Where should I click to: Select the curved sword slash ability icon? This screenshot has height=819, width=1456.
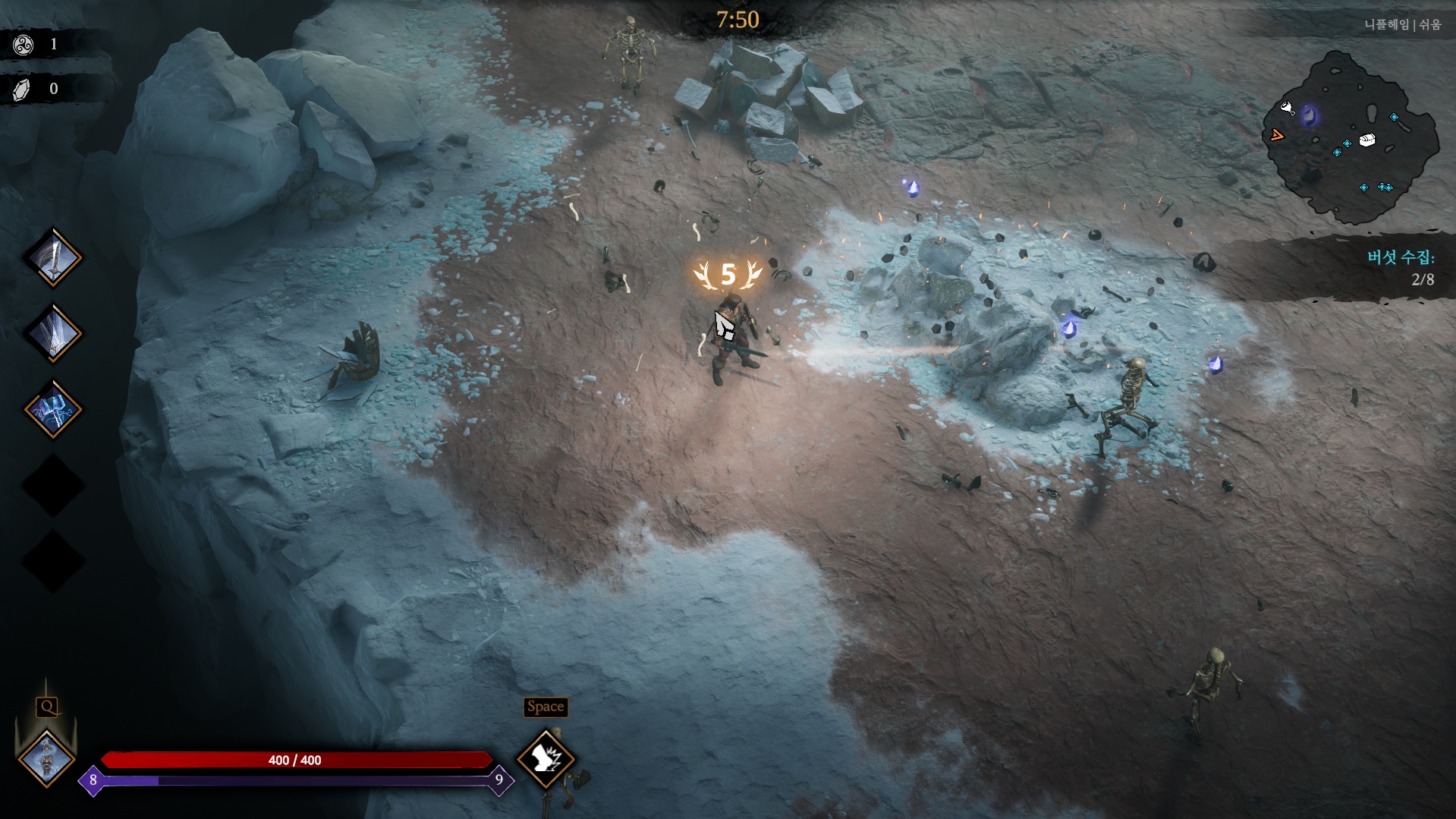53,258
